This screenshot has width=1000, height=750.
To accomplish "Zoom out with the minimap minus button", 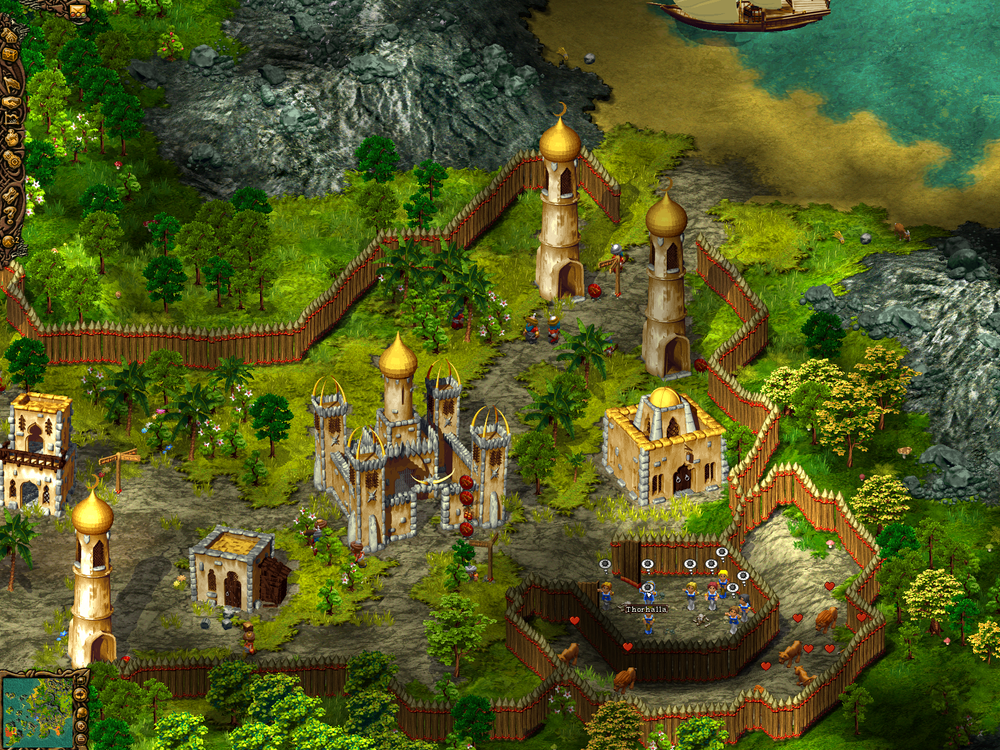I will 81,739.
